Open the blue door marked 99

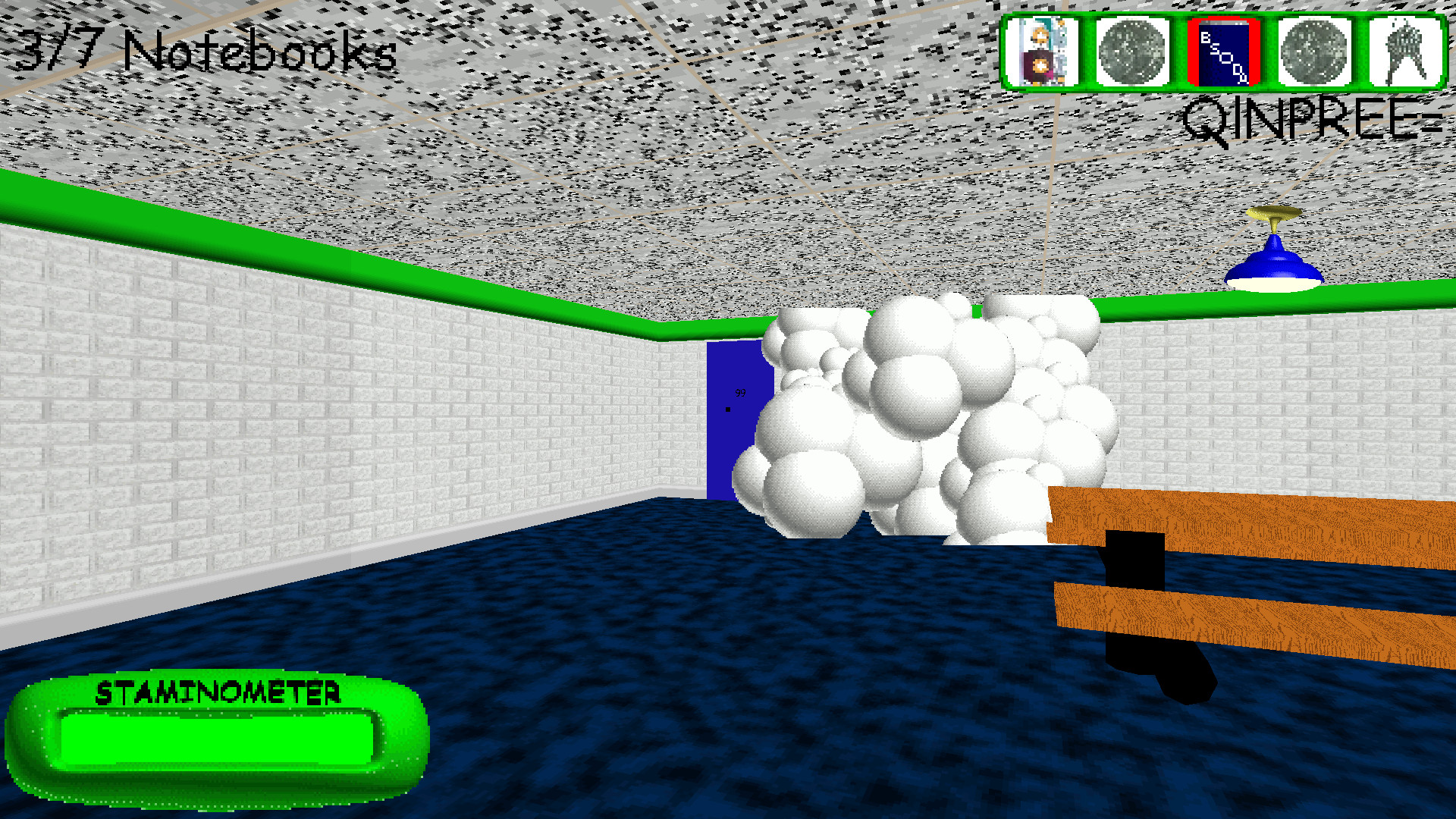click(728, 425)
